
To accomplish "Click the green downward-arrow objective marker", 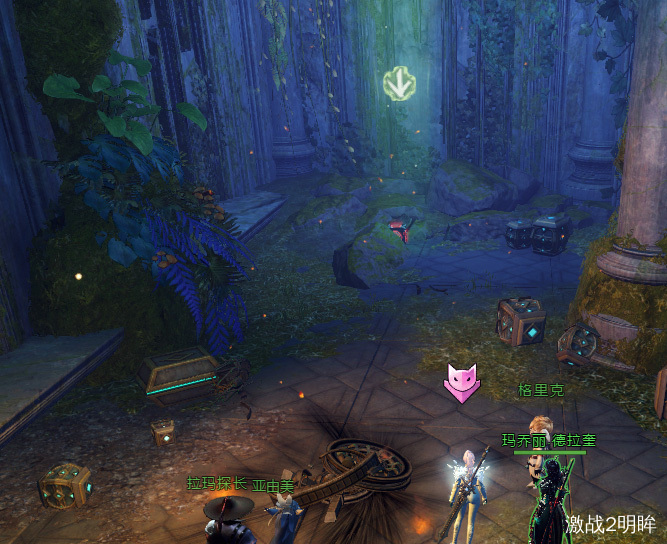I will click(400, 84).
